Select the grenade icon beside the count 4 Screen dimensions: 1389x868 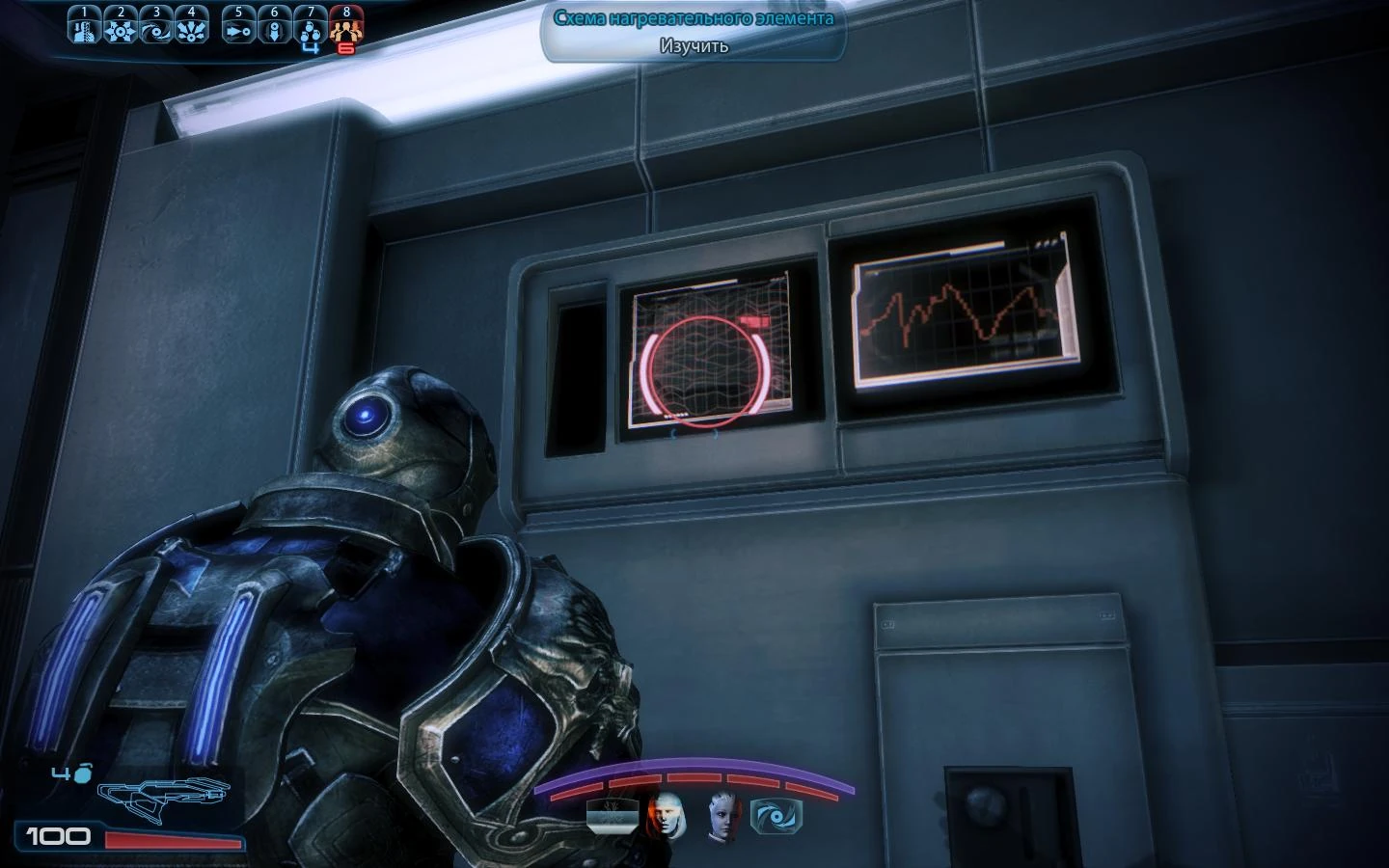pyautogui.click(x=85, y=772)
